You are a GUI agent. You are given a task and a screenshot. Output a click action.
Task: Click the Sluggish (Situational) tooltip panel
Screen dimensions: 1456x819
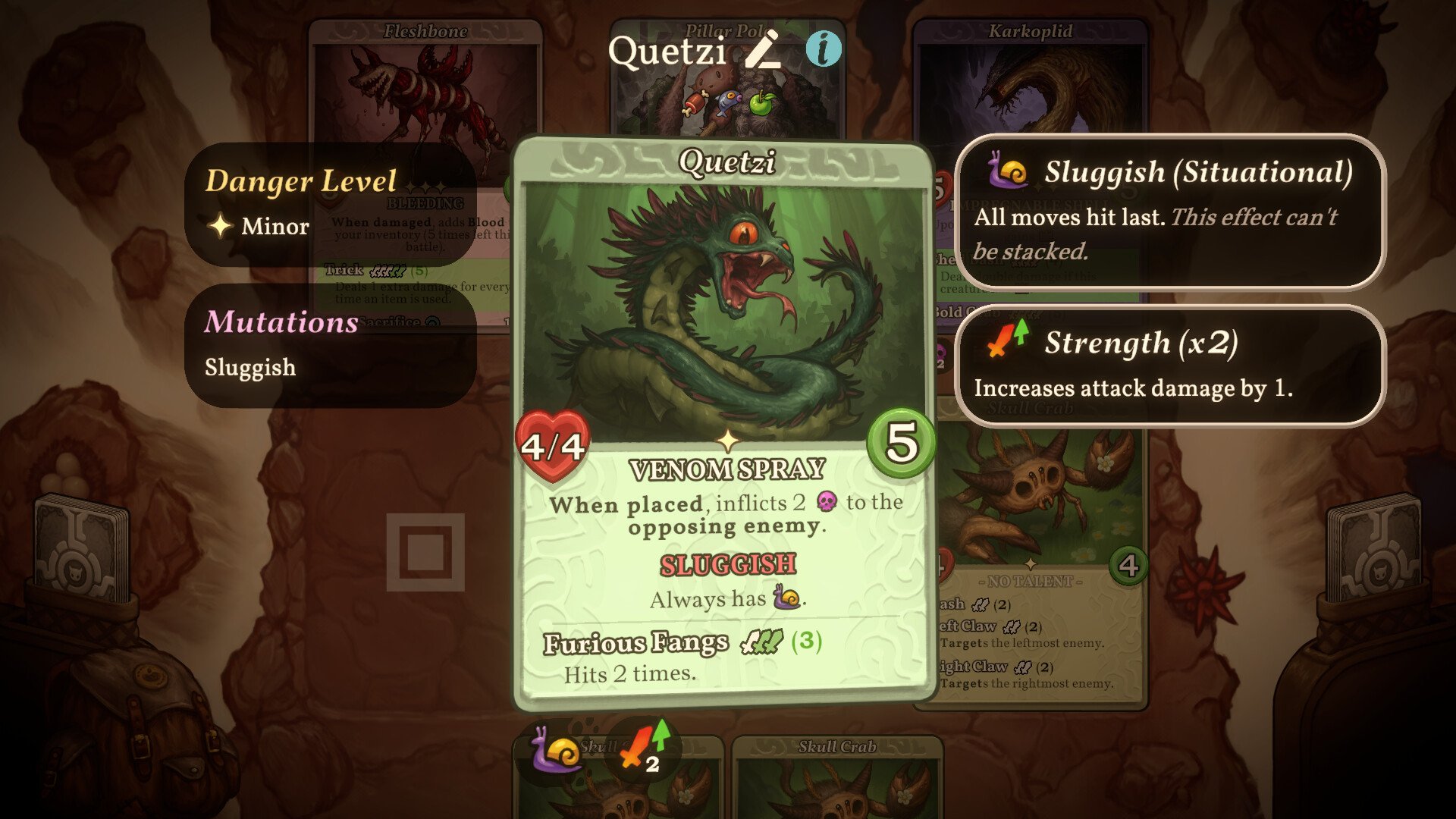[1170, 212]
